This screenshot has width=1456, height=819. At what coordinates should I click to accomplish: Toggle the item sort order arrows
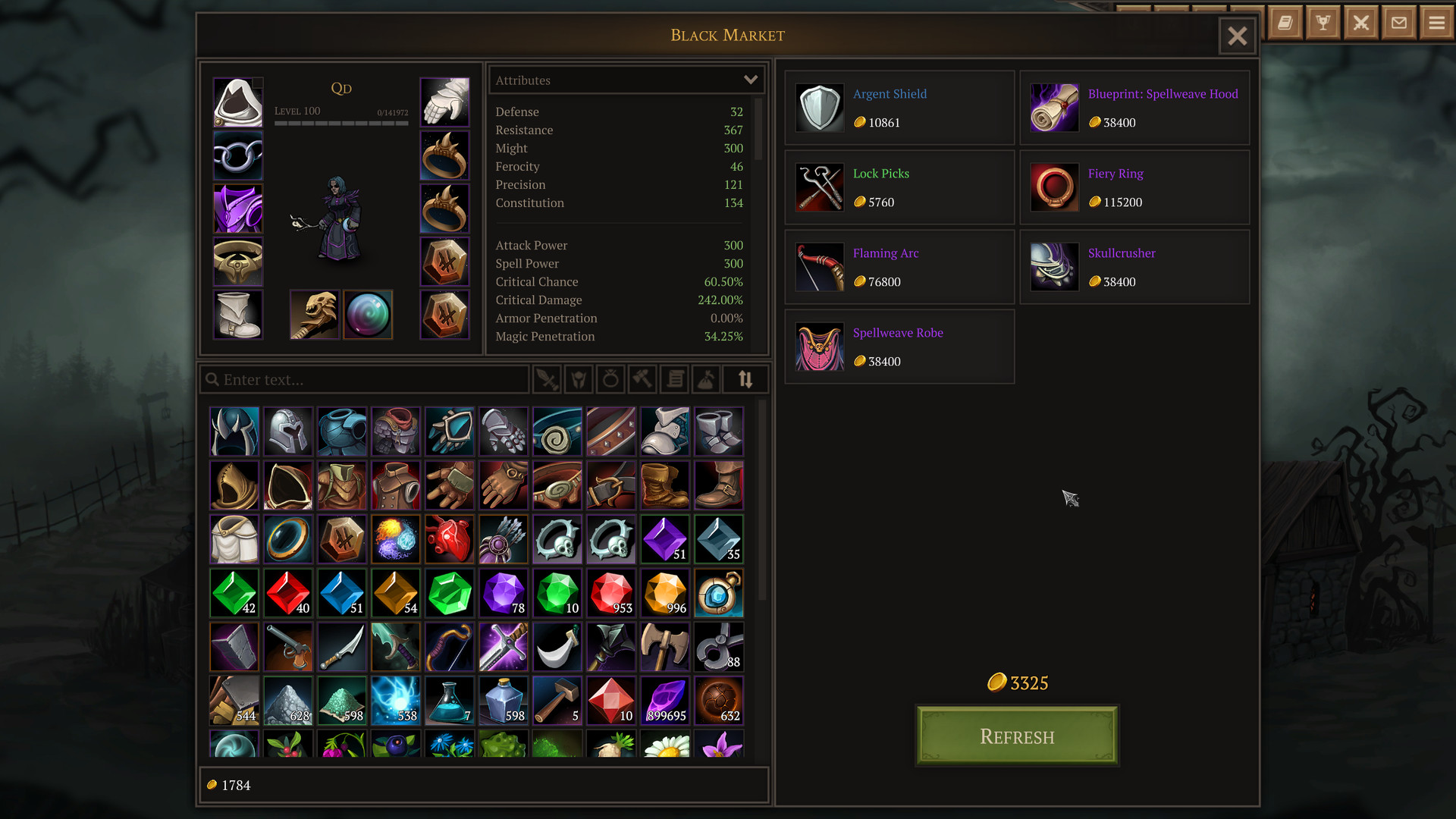click(x=745, y=379)
